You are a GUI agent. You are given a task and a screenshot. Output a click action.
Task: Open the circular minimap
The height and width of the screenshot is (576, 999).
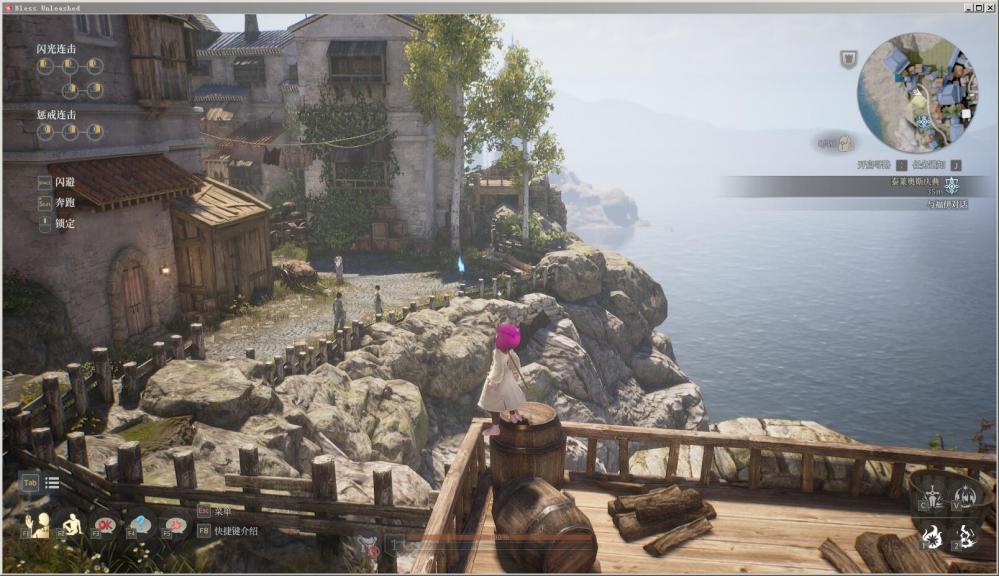(918, 93)
